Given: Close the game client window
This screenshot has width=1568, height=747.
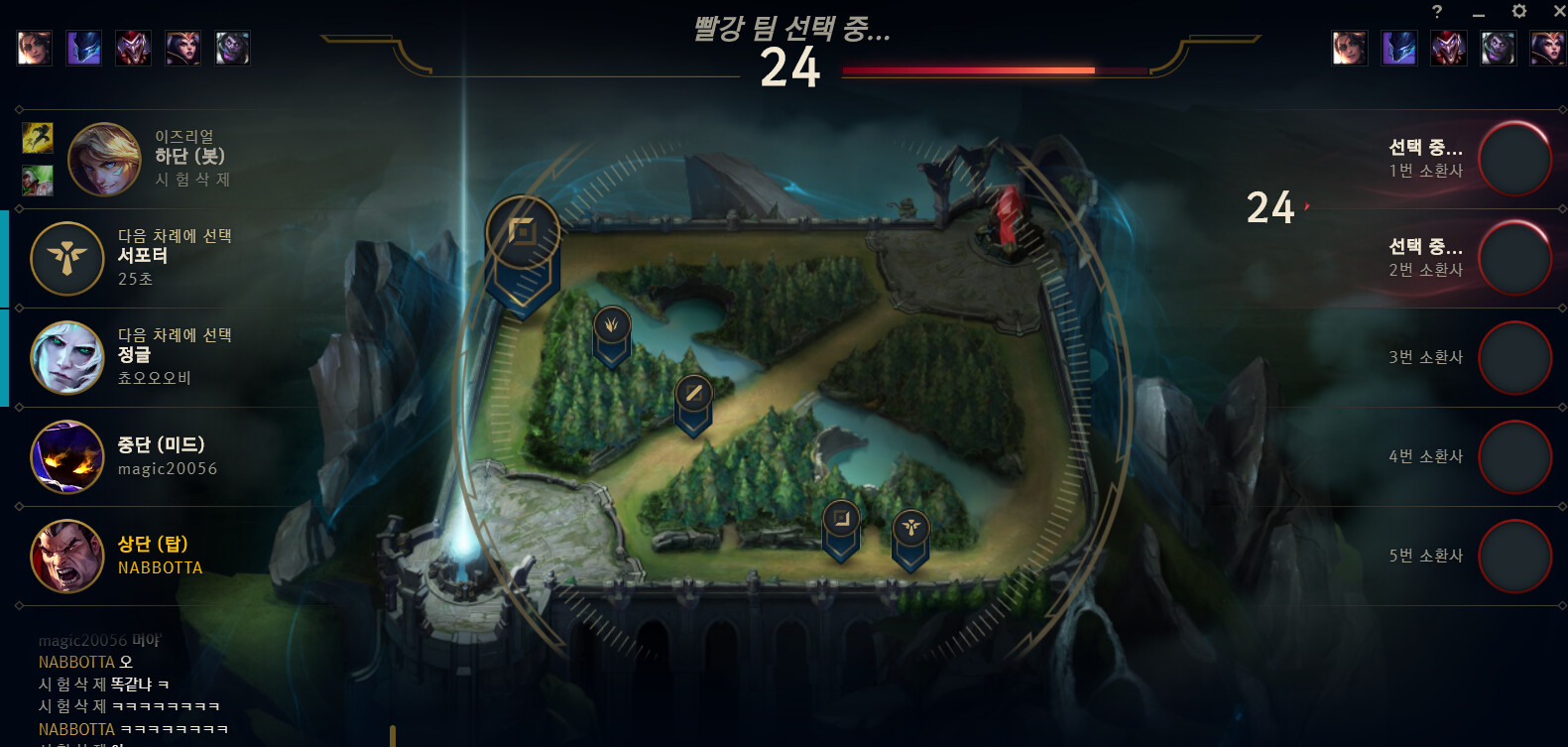Looking at the screenshot, I should tap(1558, 12).
